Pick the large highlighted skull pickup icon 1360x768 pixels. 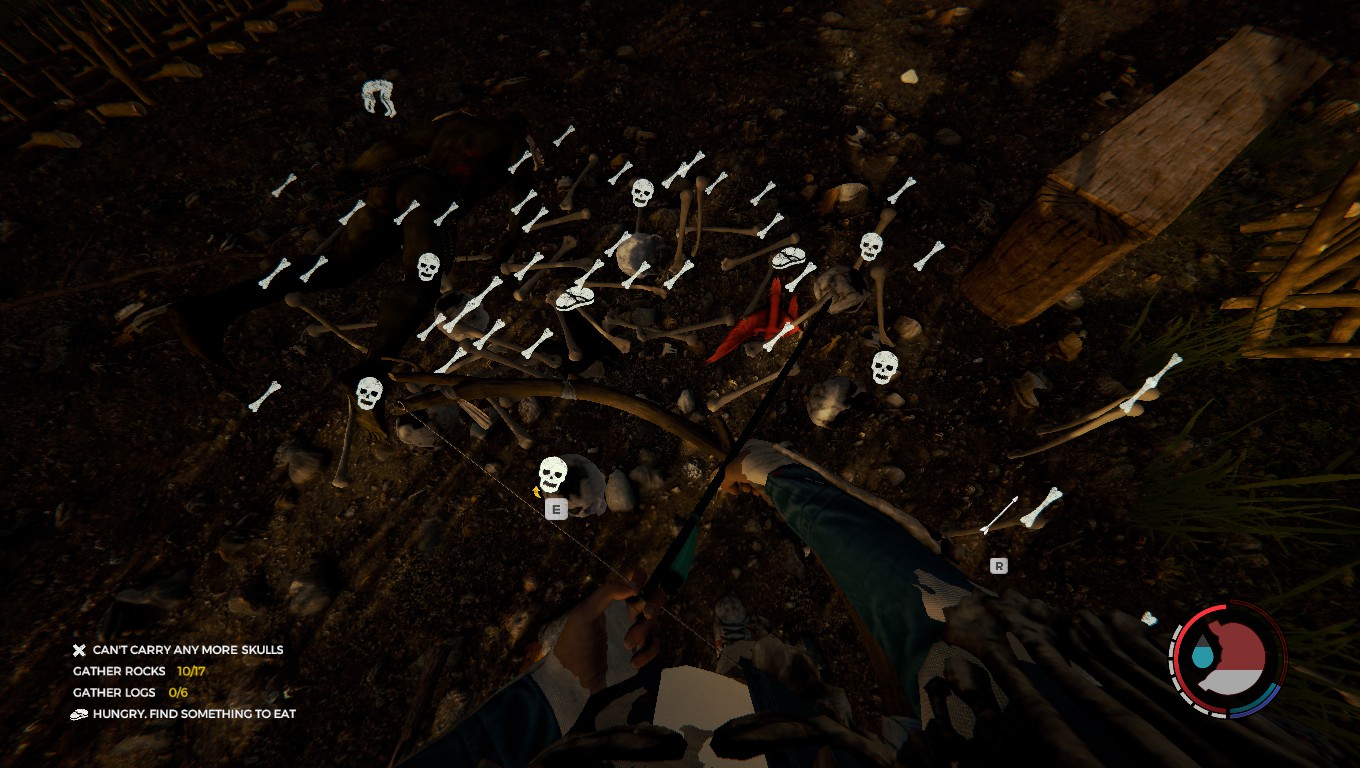tap(553, 474)
